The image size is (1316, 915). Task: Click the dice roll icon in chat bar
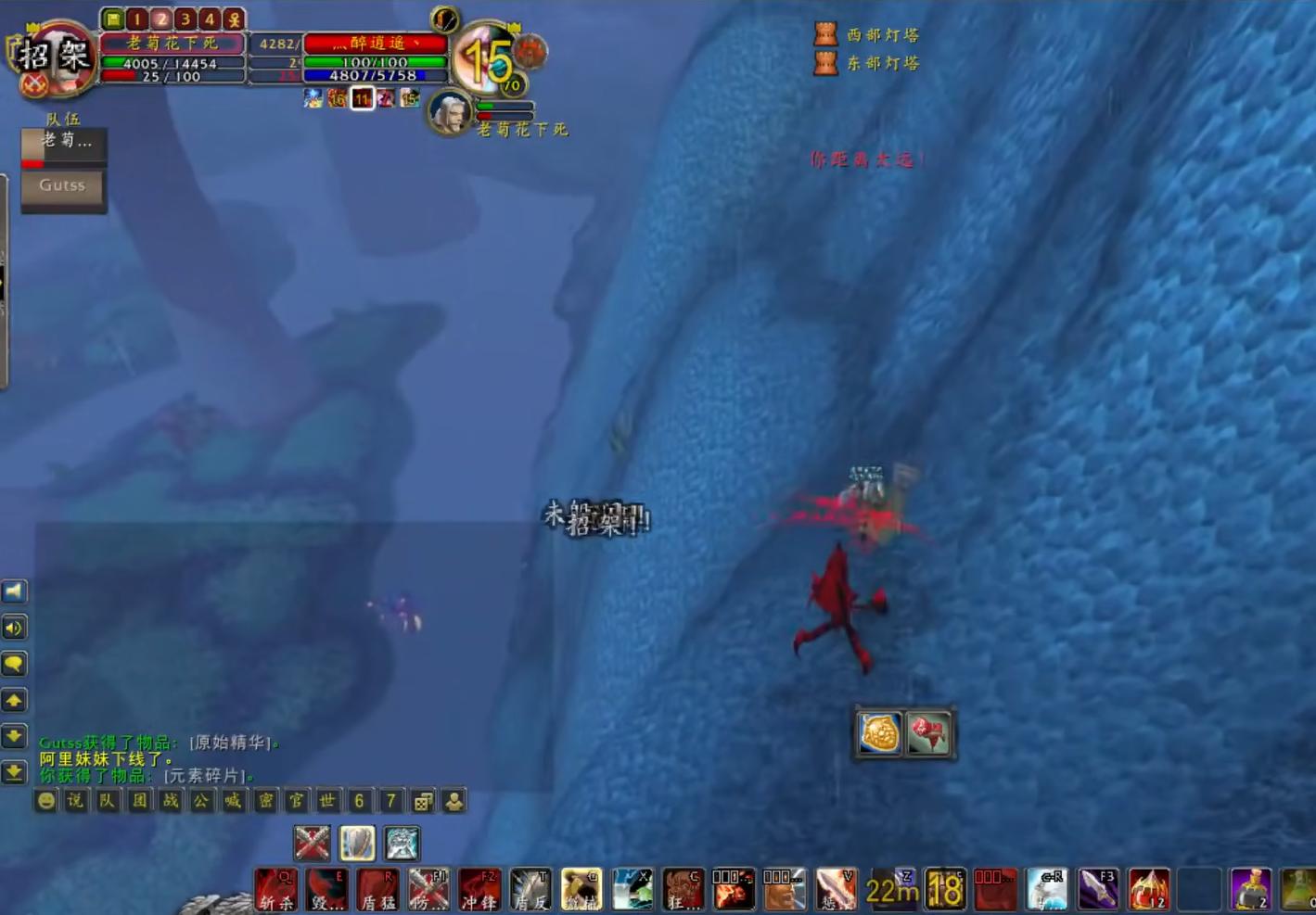pyautogui.click(x=423, y=802)
